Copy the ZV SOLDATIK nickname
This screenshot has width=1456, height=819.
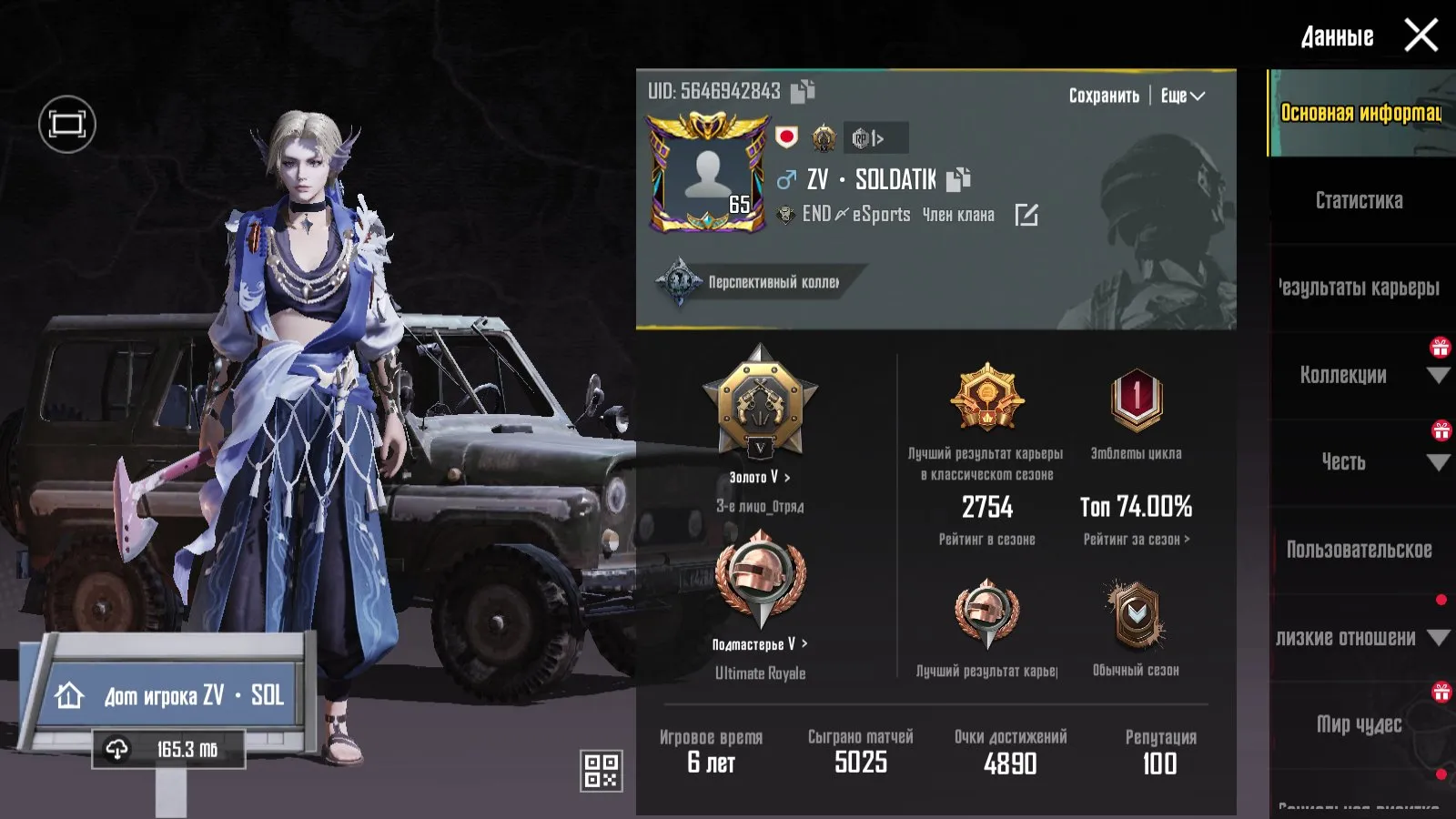click(958, 179)
